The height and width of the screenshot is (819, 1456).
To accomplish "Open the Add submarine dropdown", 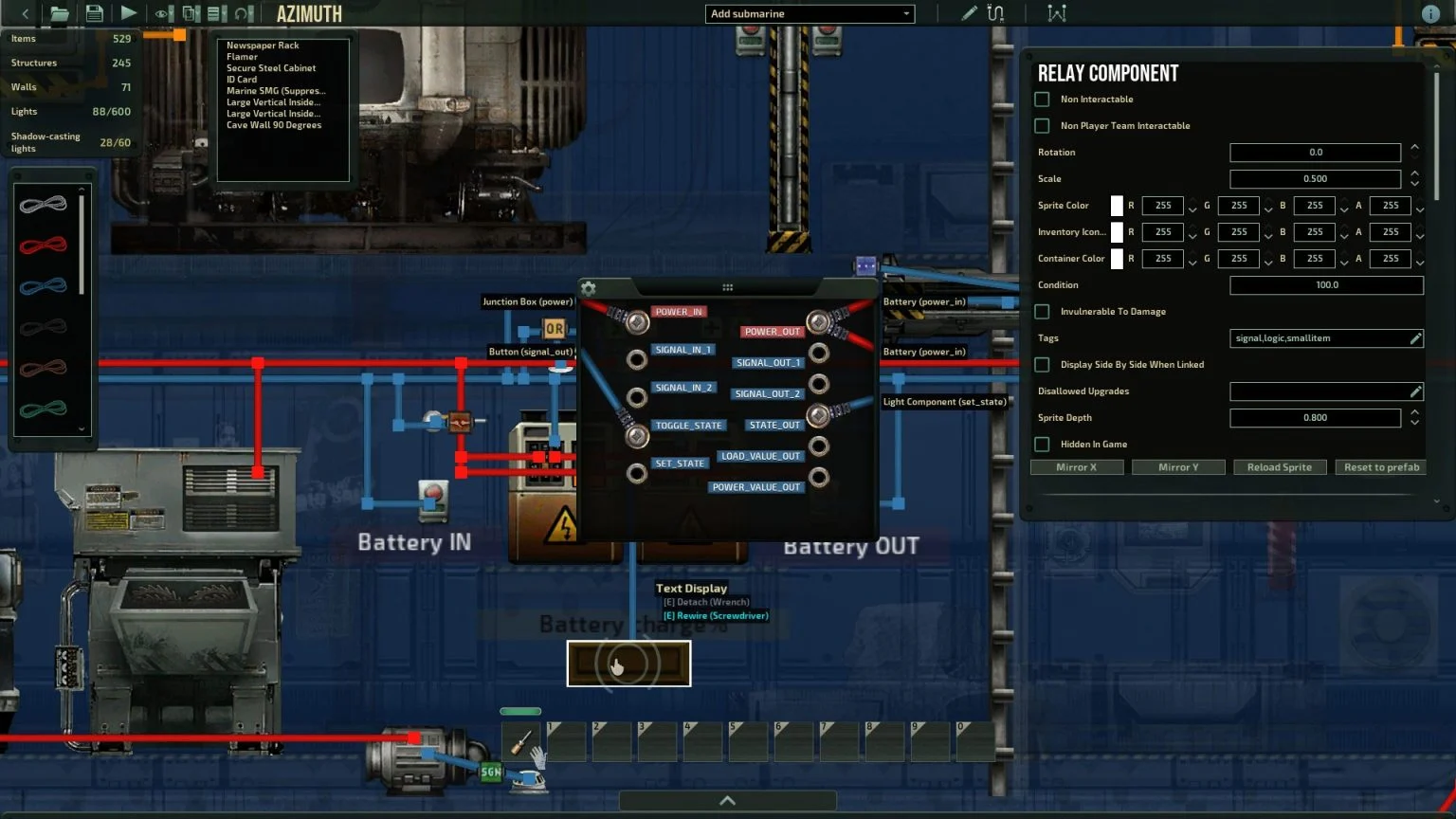I will pyautogui.click(x=809, y=13).
